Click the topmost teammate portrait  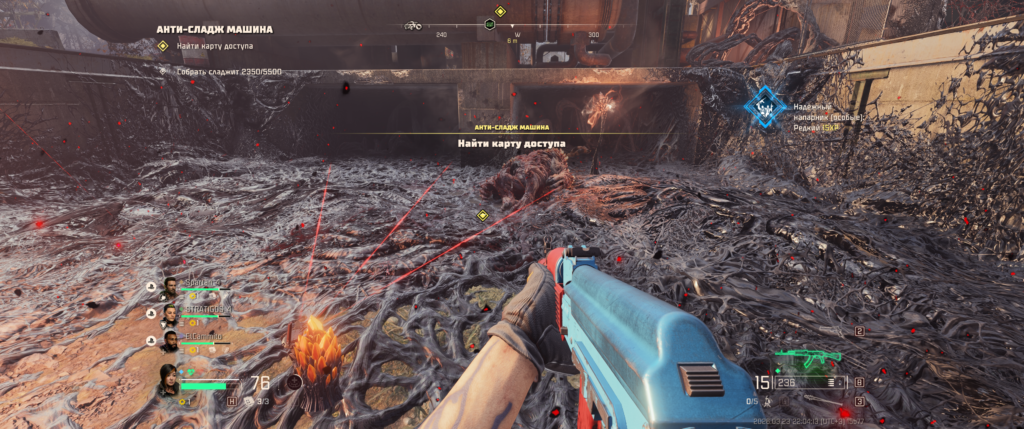[x=171, y=287]
